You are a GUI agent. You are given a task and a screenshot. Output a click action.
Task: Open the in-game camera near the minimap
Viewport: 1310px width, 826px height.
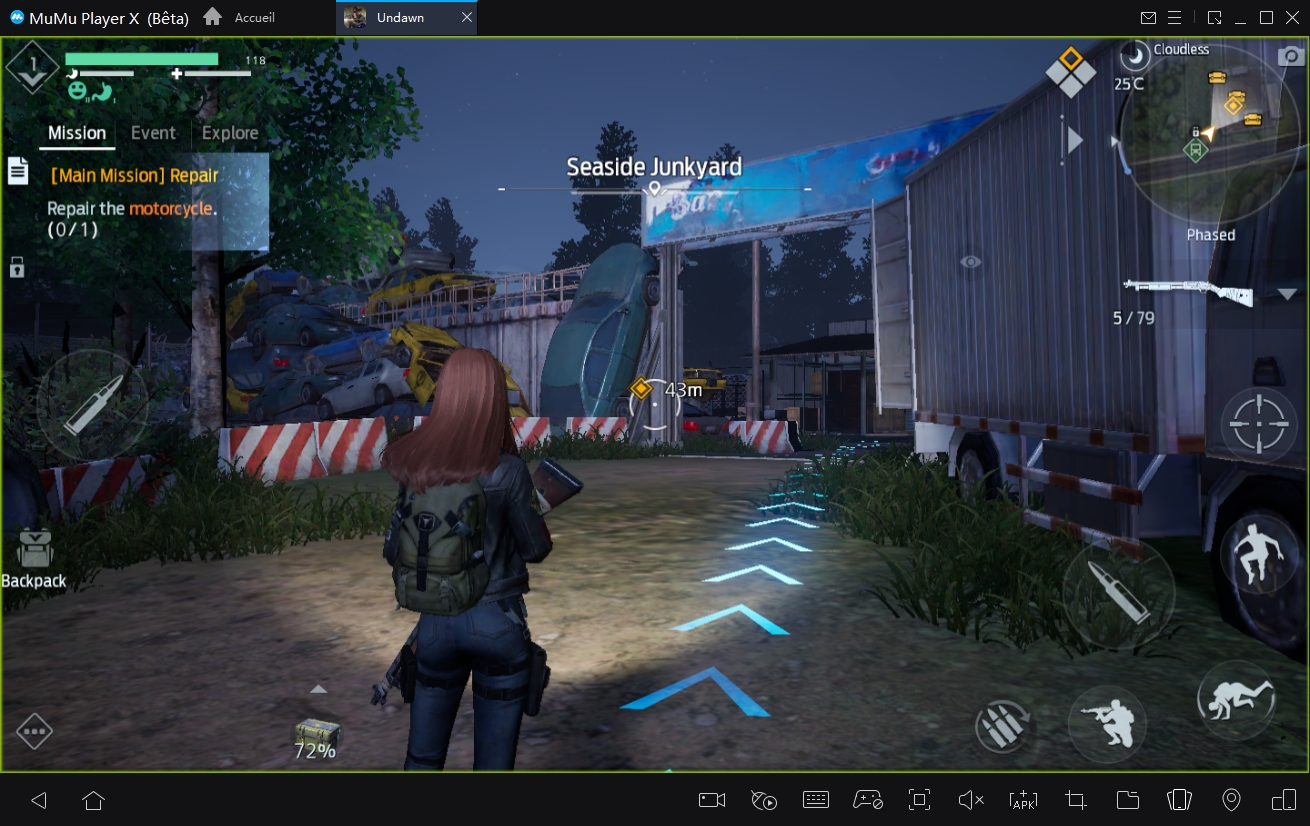click(1290, 56)
